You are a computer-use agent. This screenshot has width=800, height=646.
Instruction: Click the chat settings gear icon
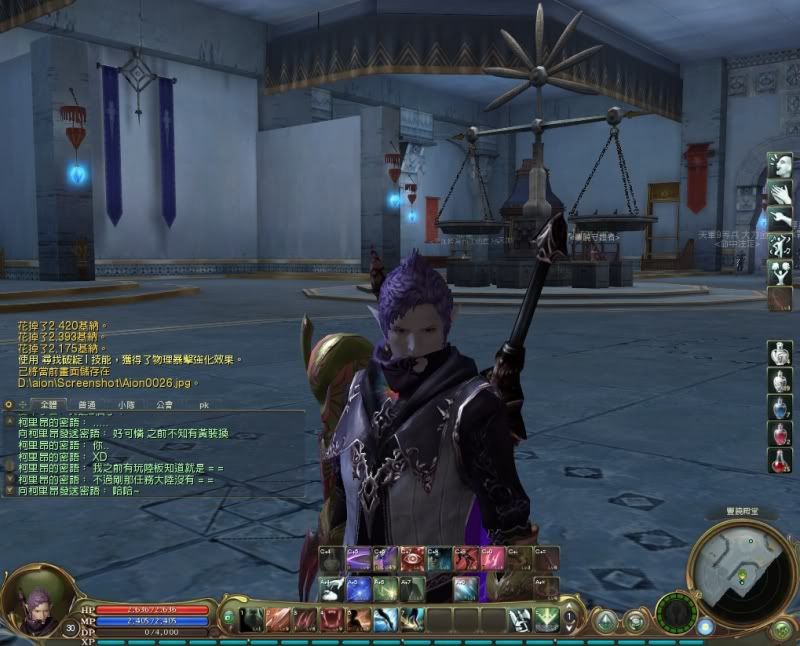(8, 405)
